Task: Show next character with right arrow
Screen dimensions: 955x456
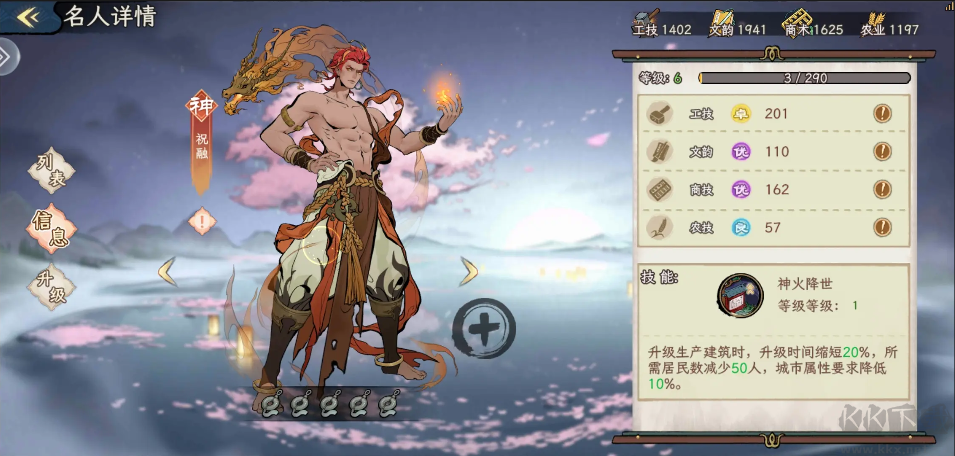Action: 468,271
